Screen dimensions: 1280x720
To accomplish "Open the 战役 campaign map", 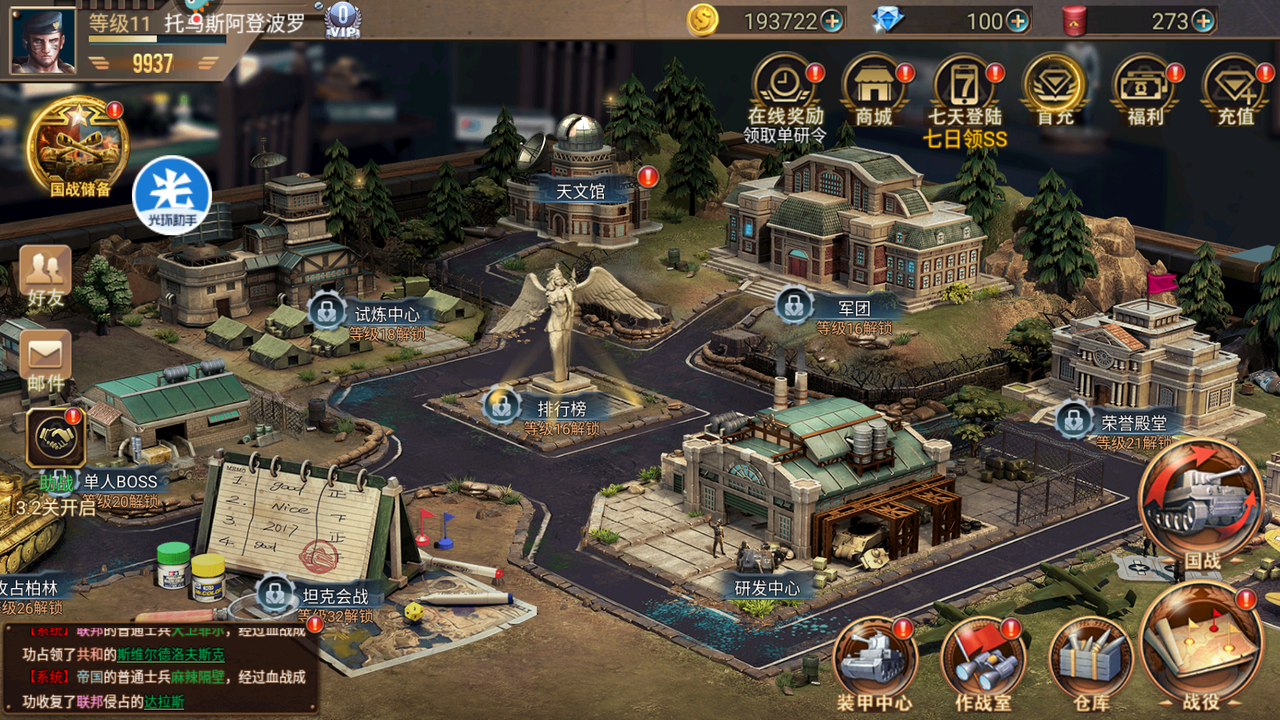I will coord(1200,642).
